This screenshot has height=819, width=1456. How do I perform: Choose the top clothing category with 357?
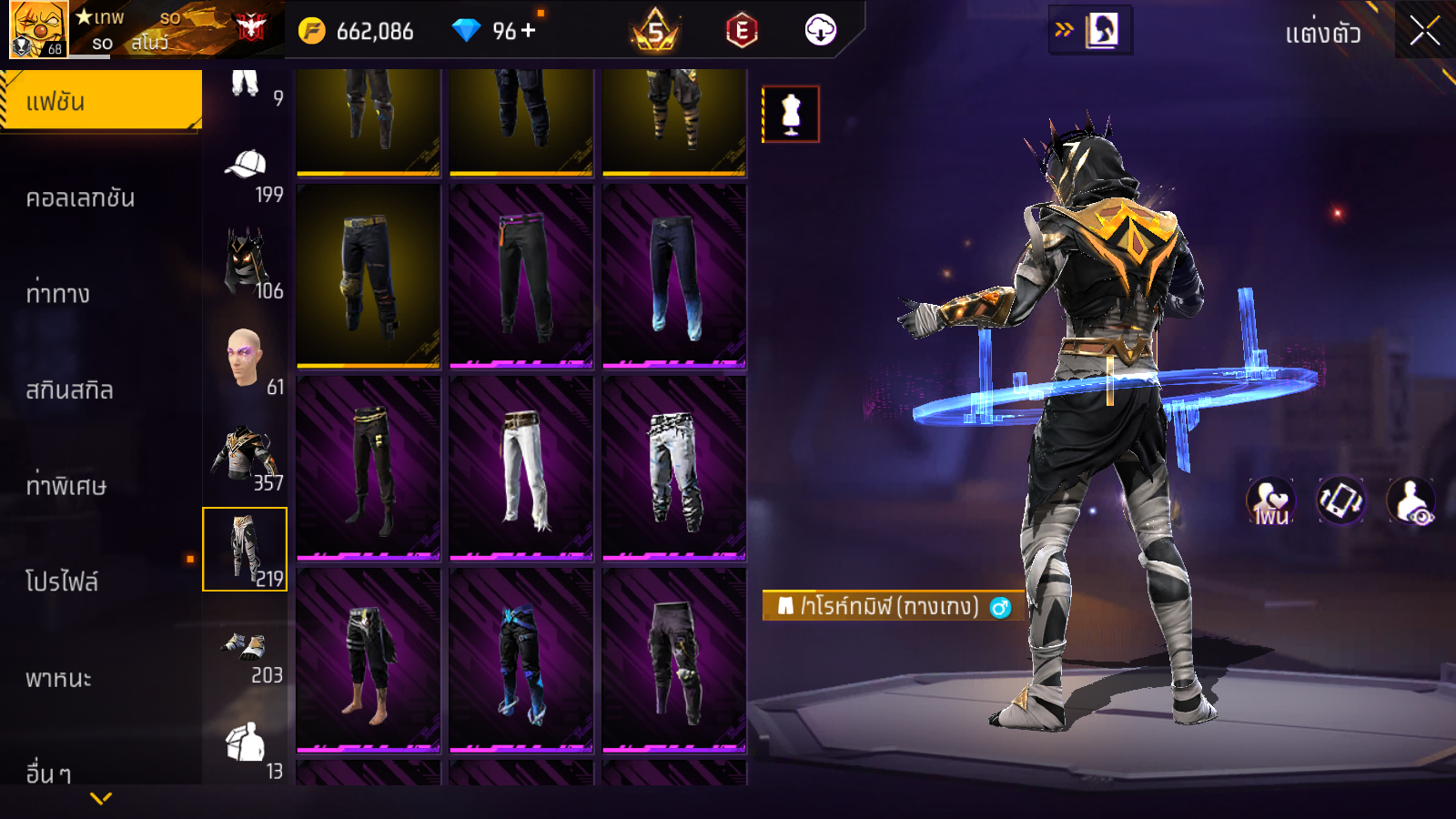click(246, 455)
